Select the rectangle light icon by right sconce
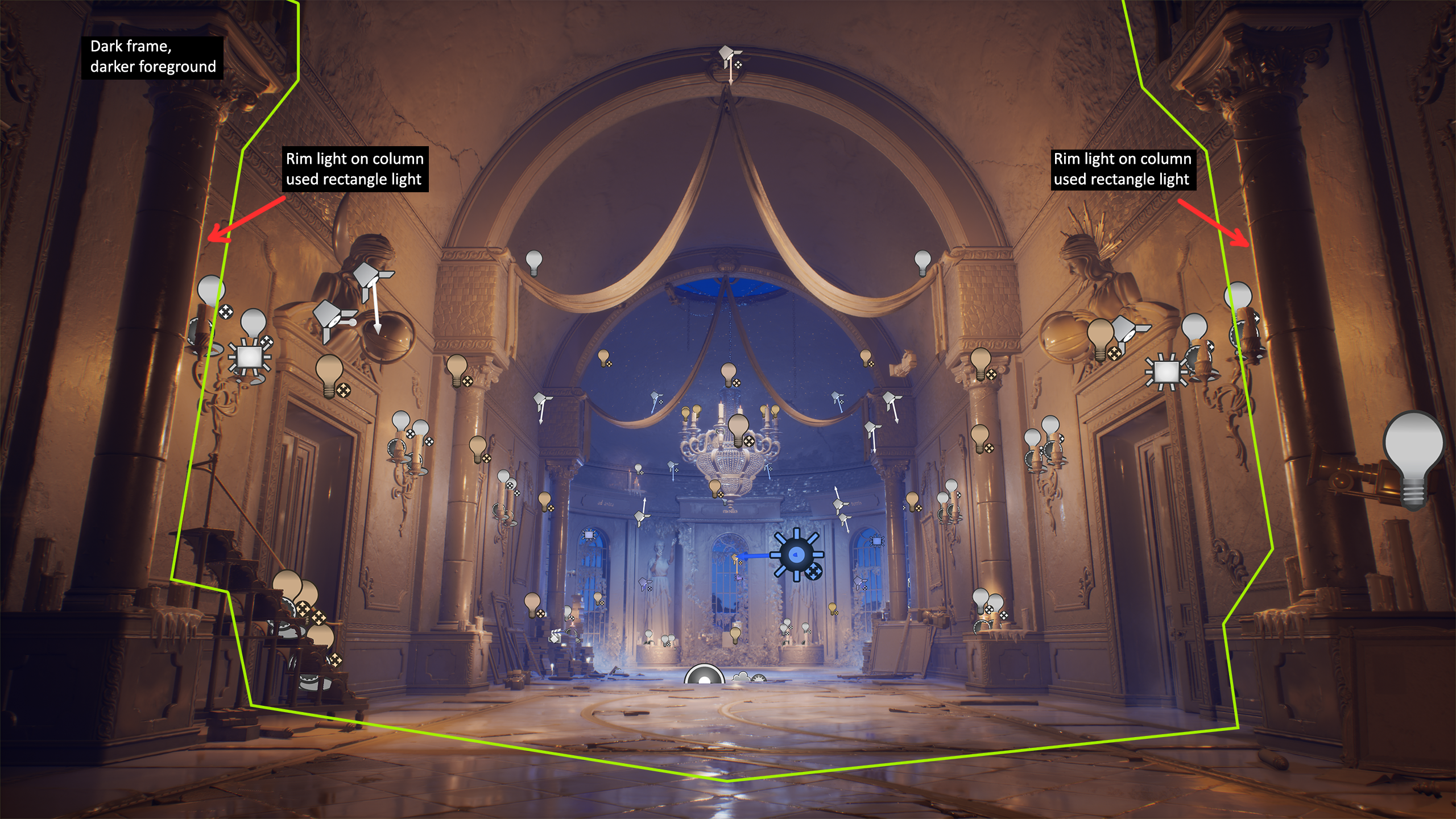 (1166, 372)
